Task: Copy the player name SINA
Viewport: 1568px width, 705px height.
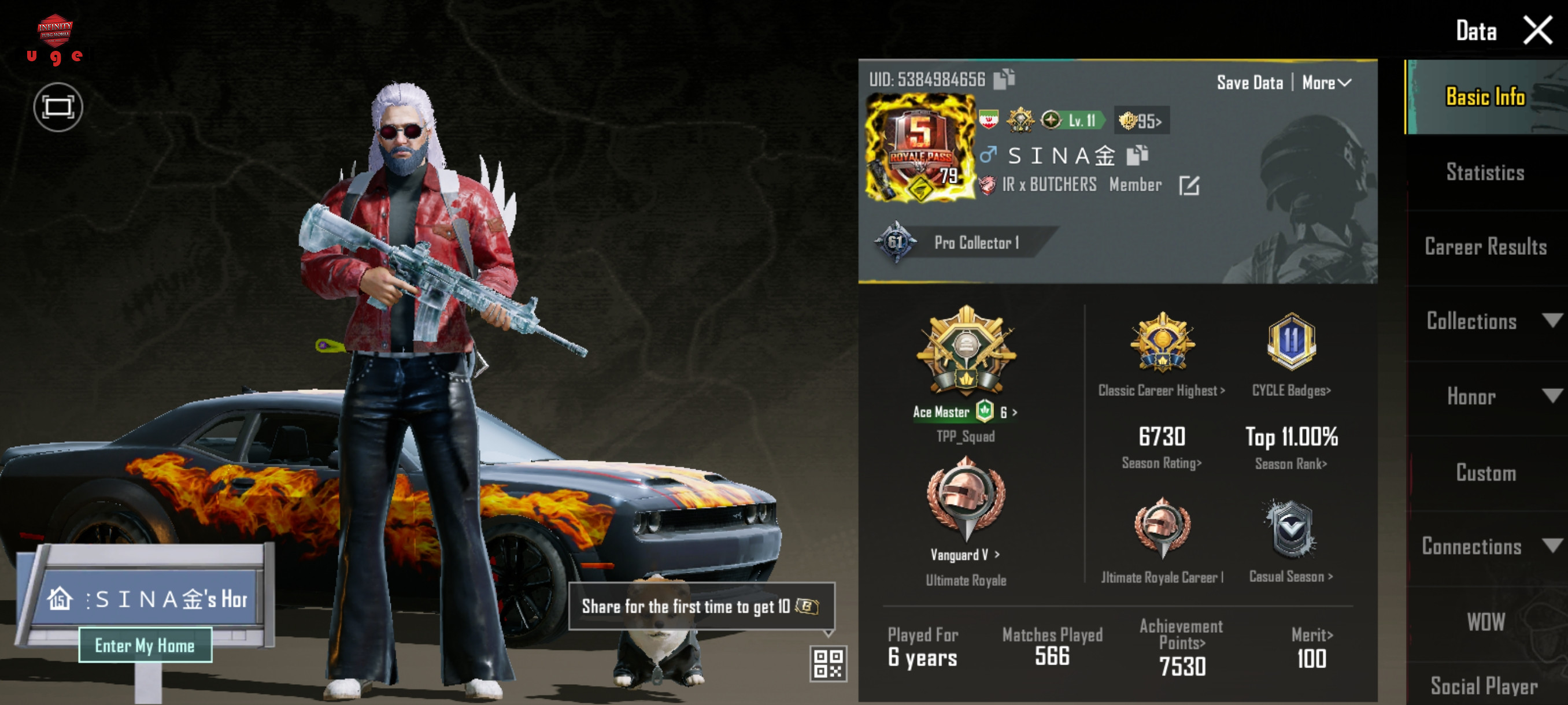Action: [1137, 155]
